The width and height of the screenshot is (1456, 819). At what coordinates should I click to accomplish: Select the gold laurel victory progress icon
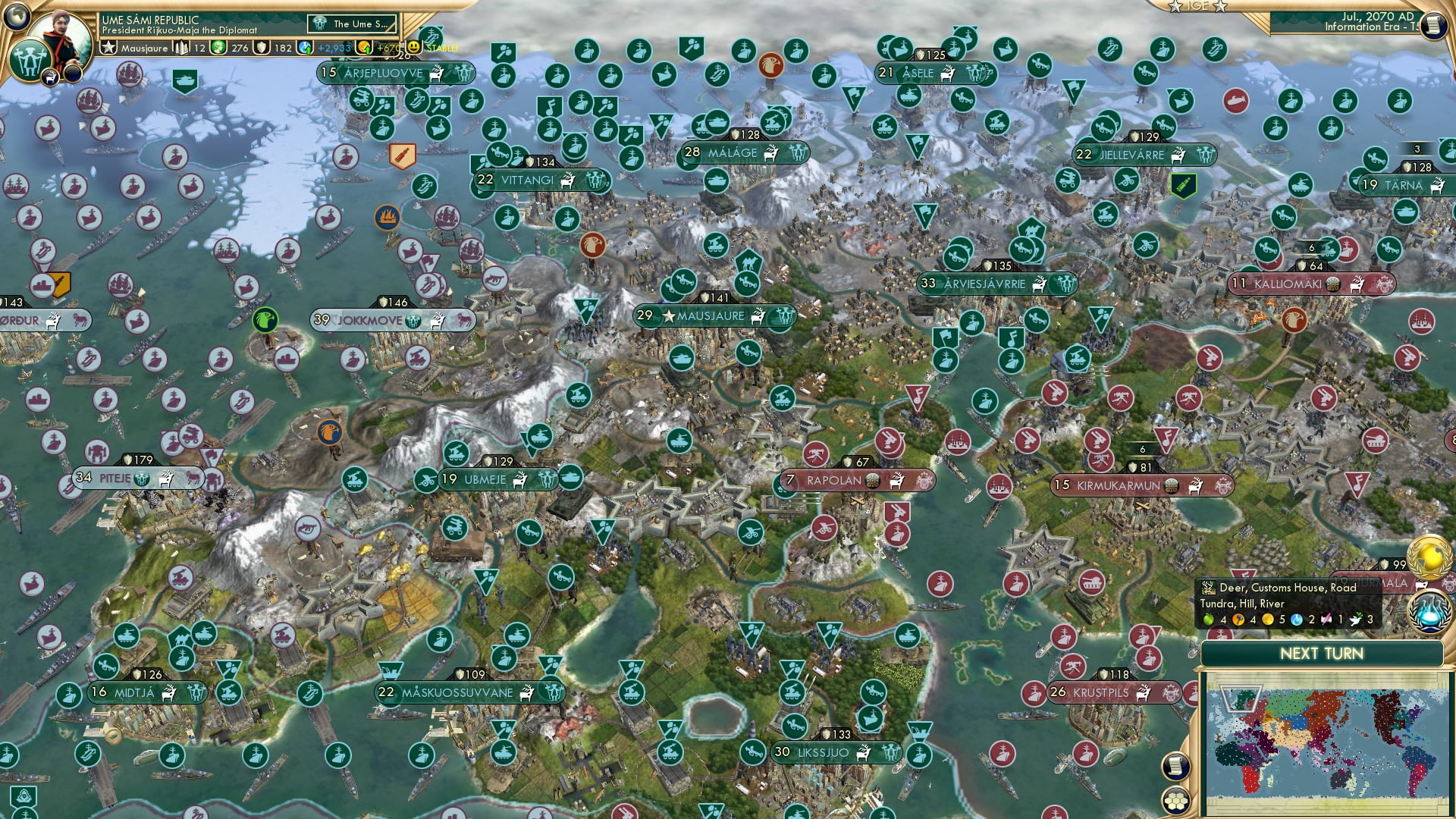(x=1429, y=556)
